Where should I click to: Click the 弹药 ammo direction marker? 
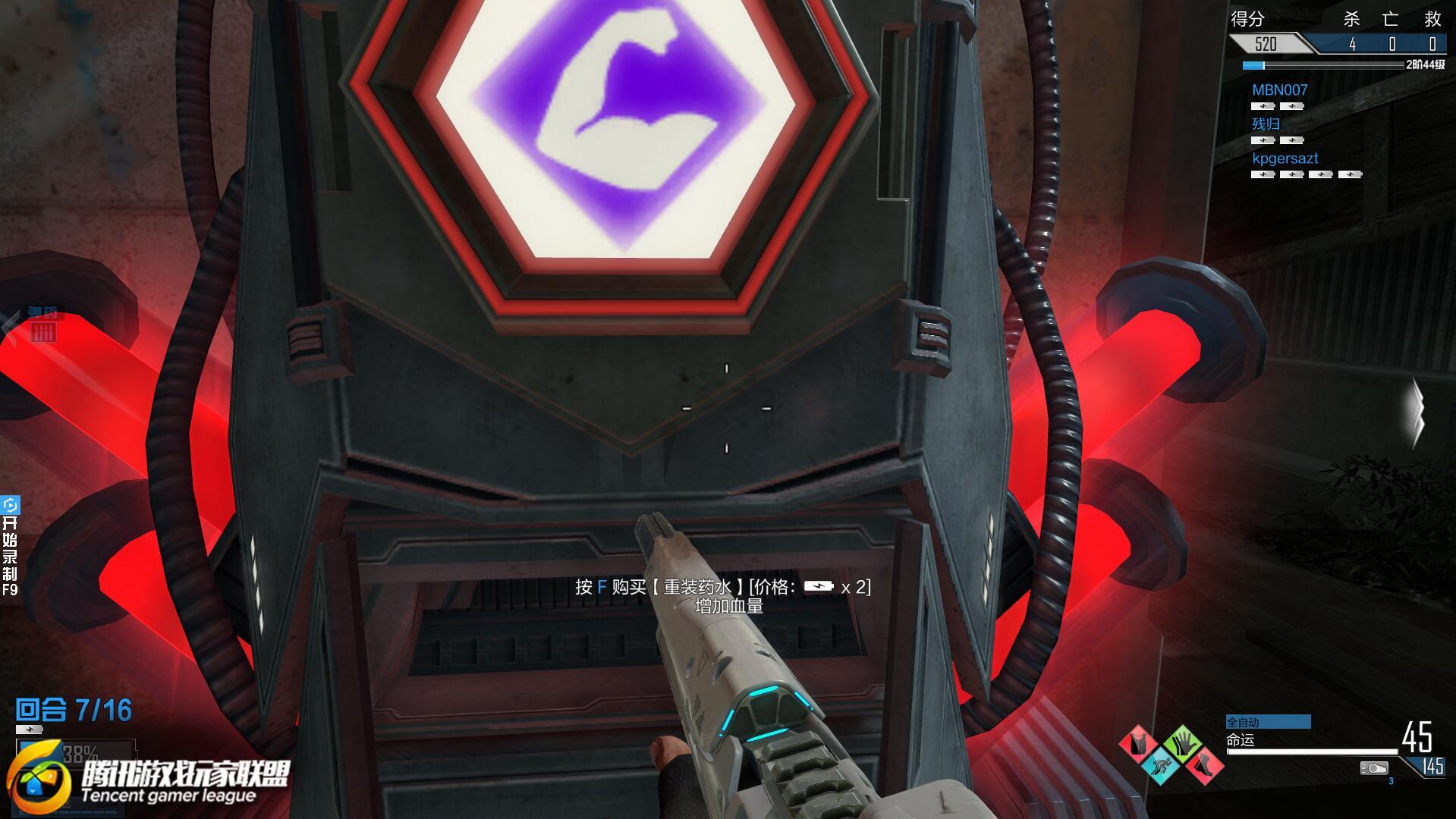[x=42, y=325]
